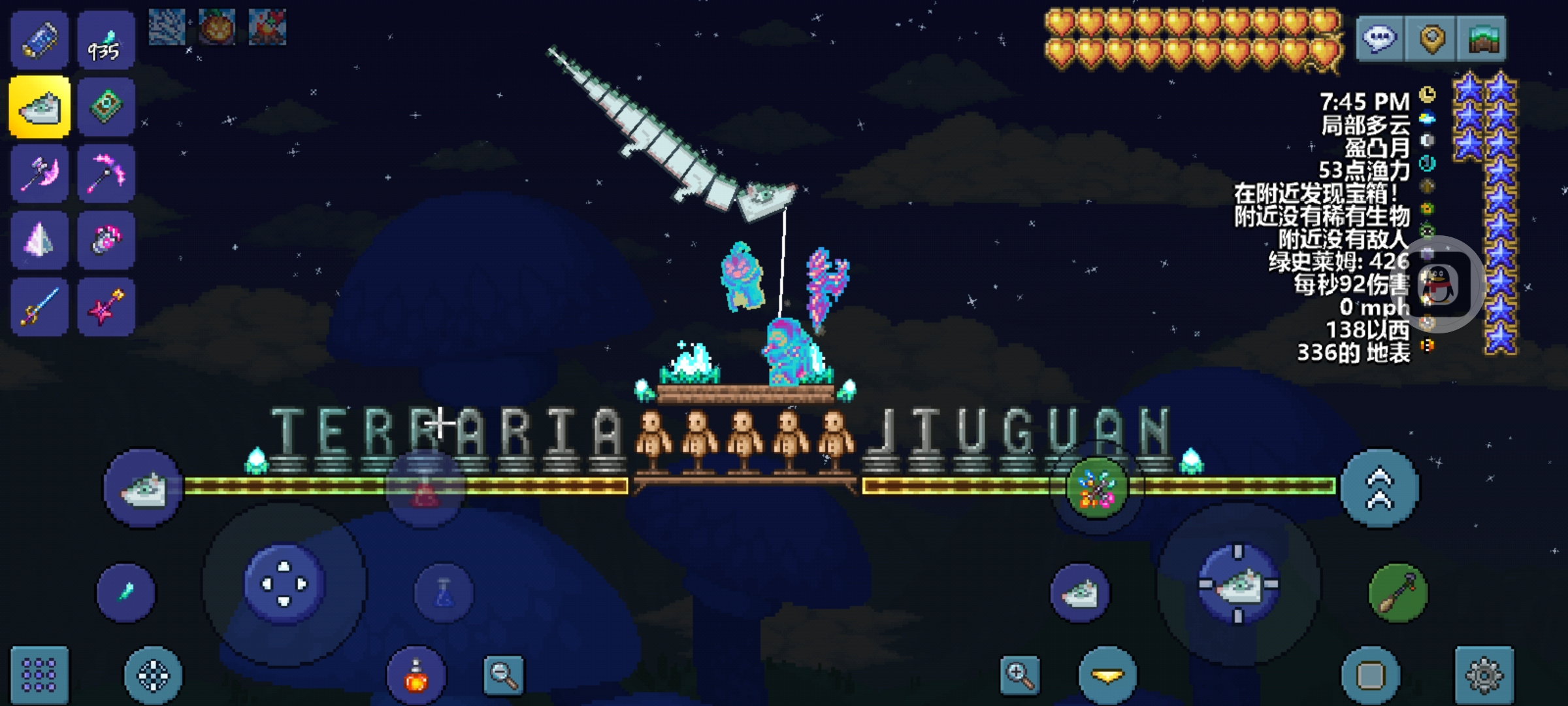
Task: Open the chat speech bubble button
Action: [x=1380, y=39]
